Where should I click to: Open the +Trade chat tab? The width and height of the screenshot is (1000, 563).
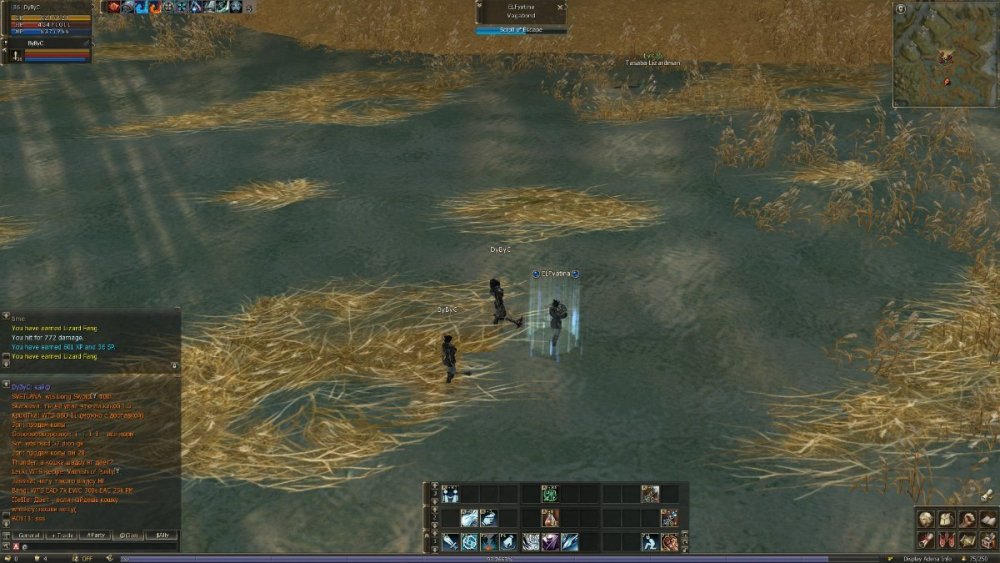62,535
